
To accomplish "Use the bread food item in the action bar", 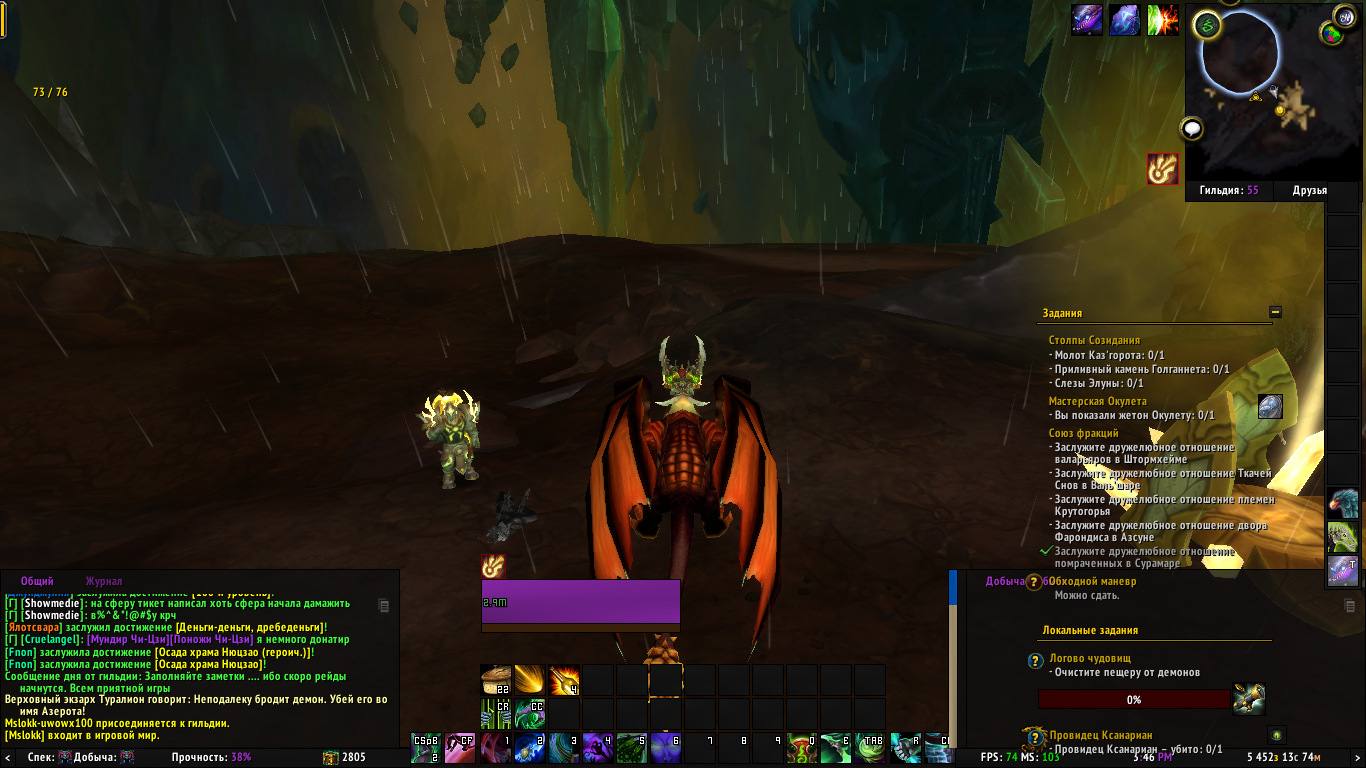I will (x=496, y=680).
